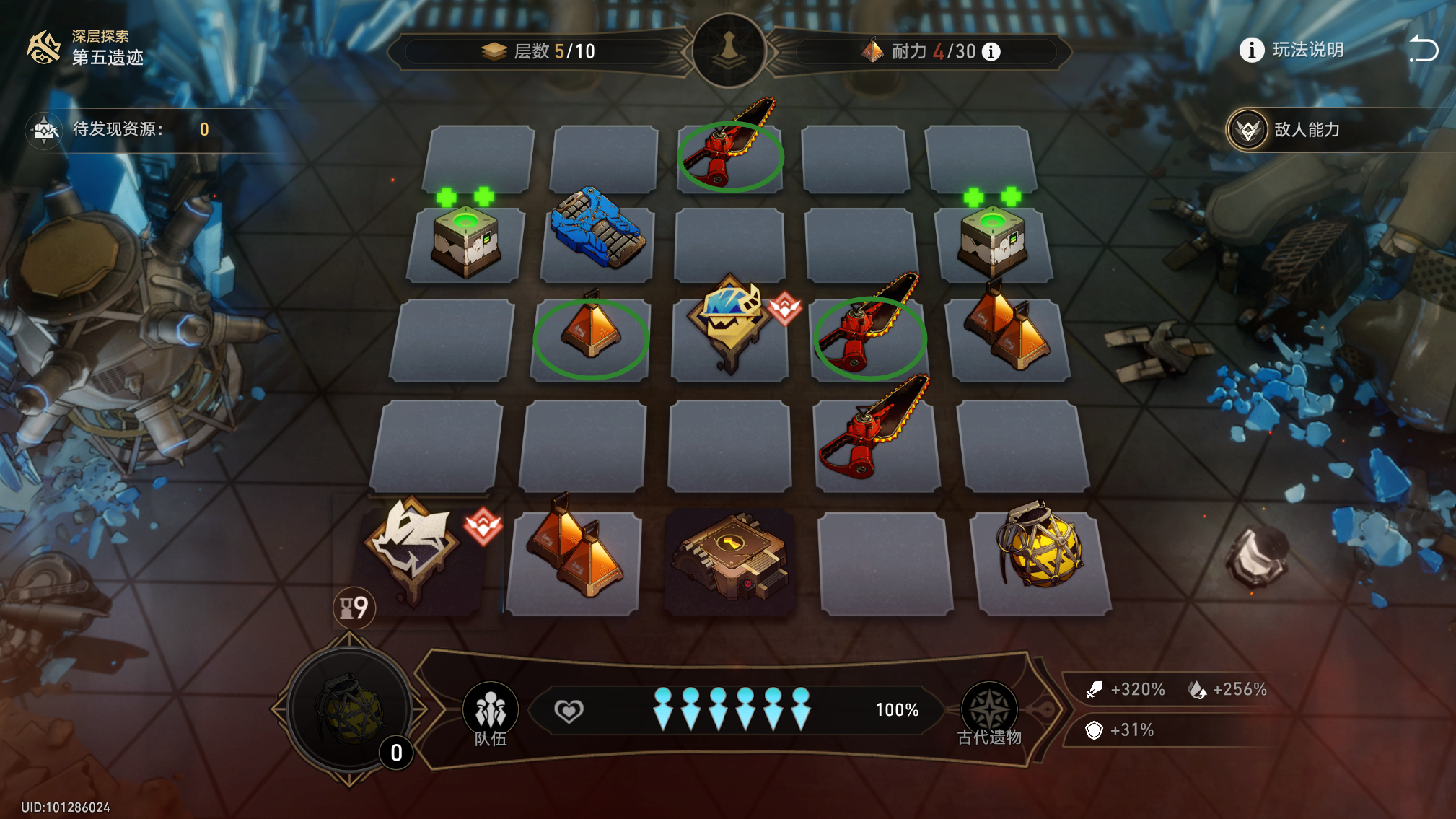The width and height of the screenshot is (1456, 819).
Task: Select the bronze mechanical chest tile
Action: coord(730,557)
